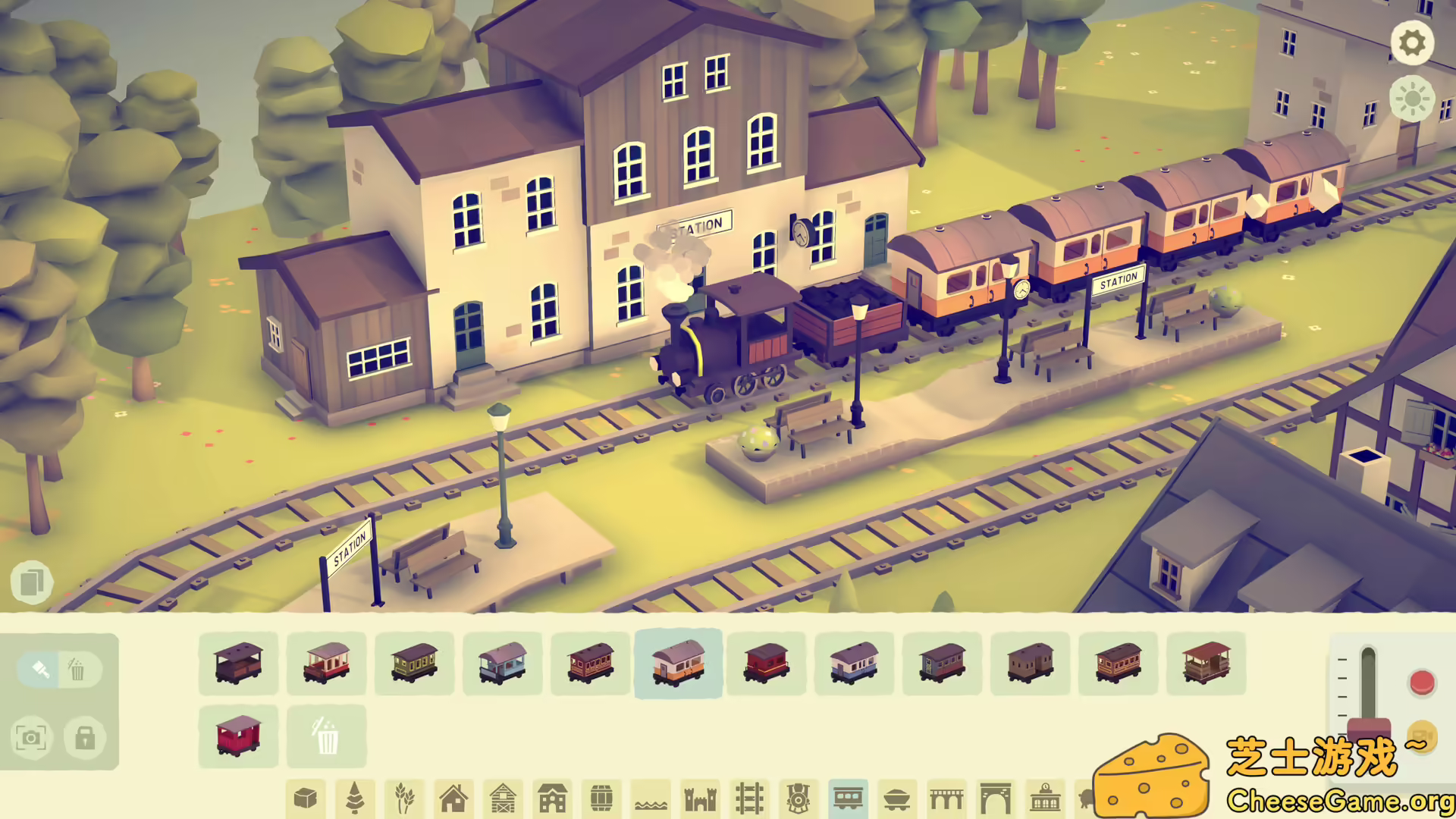The width and height of the screenshot is (1456, 819).
Task: Enable the wagon category currently highlighted
Action: tap(678, 666)
